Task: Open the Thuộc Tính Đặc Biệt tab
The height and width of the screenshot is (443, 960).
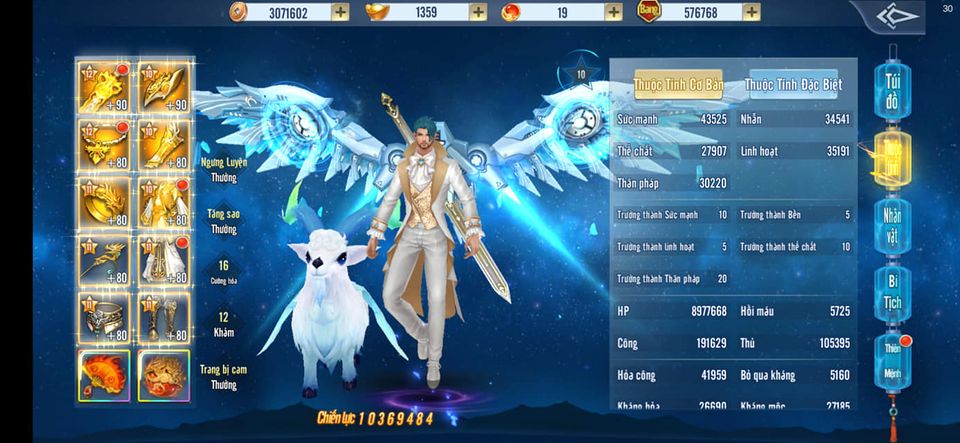Action: tap(793, 85)
